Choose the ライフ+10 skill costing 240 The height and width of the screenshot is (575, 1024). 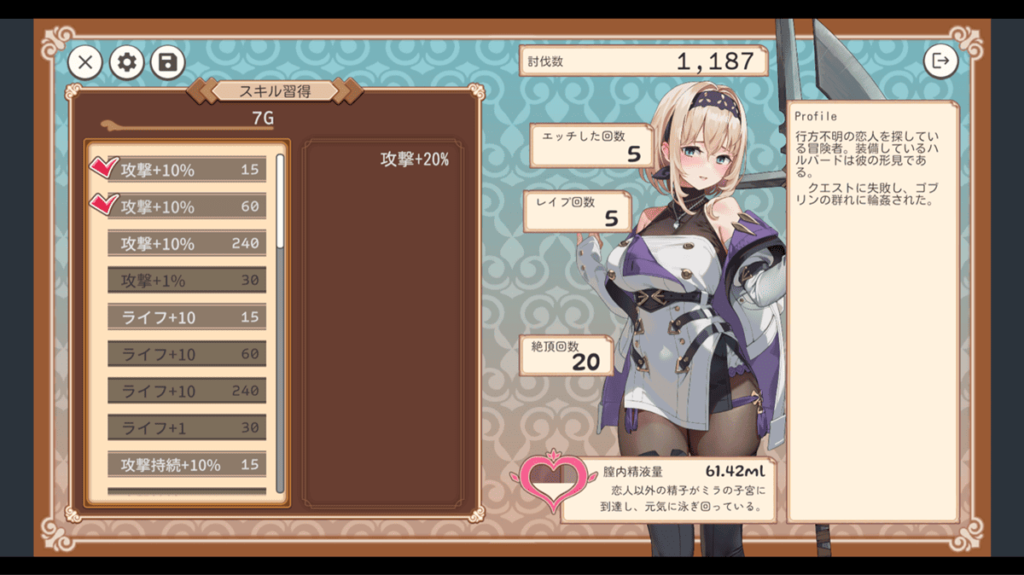187,391
